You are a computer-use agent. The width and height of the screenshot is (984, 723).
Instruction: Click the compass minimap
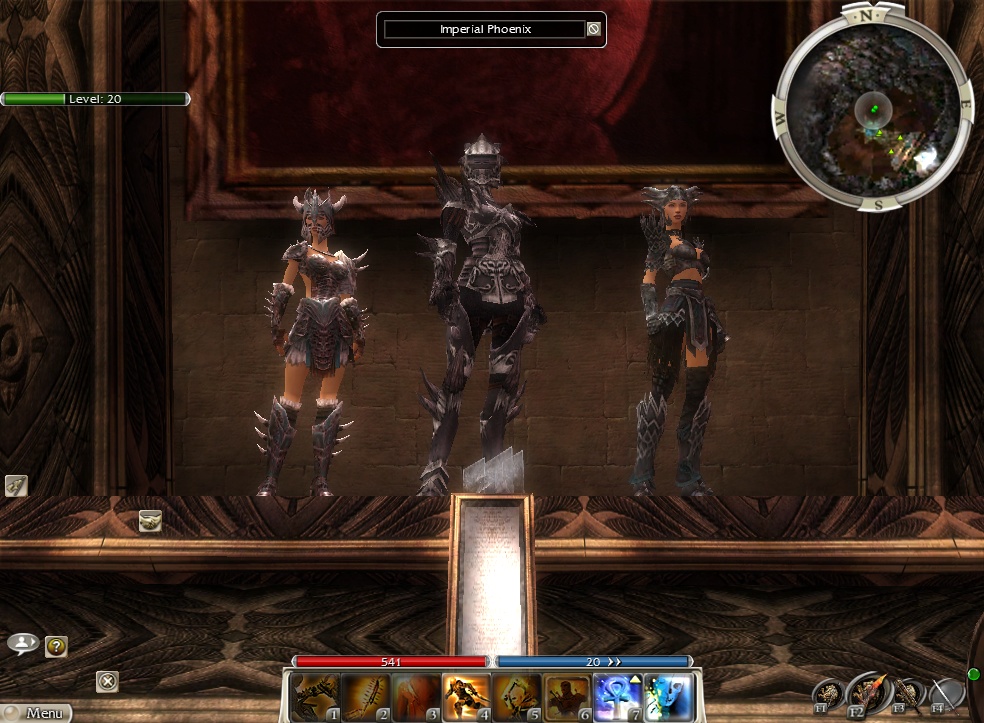(x=872, y=108)
